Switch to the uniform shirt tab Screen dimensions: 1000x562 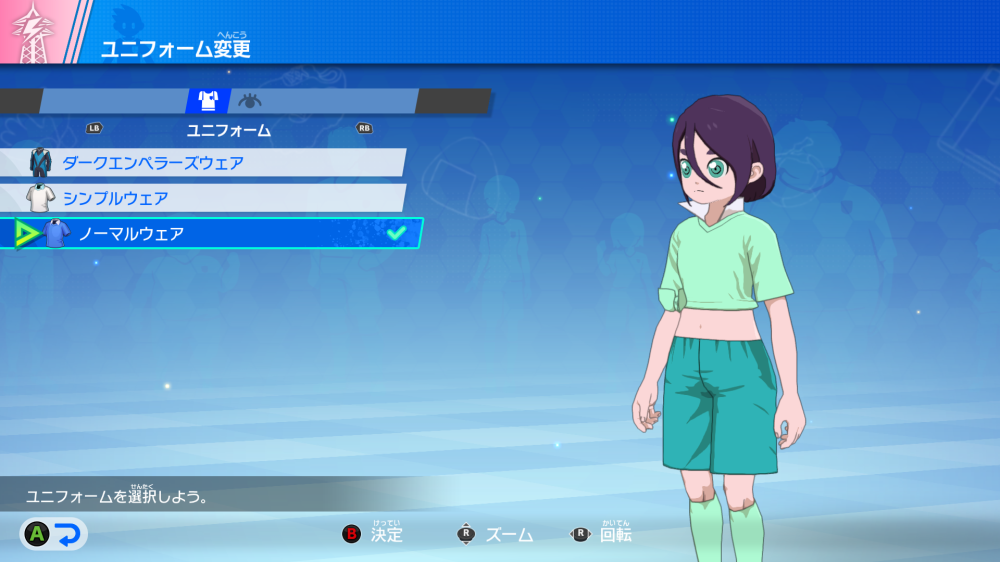(208, 101)
